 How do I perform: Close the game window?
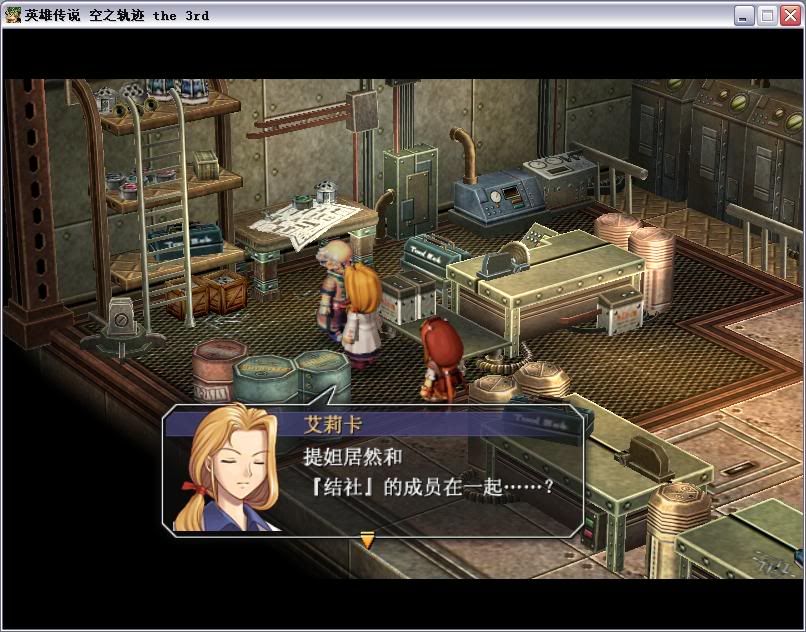(x=790, y=15)
